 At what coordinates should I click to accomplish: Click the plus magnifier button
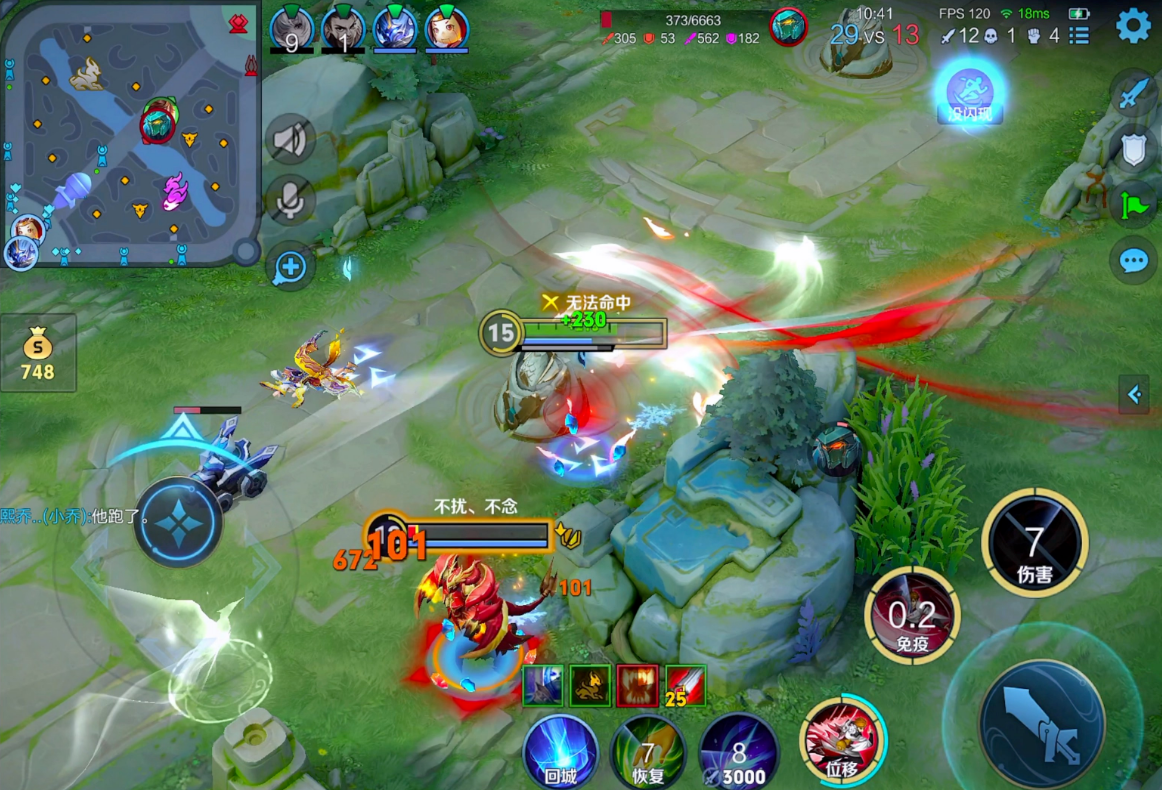(290, 266)
